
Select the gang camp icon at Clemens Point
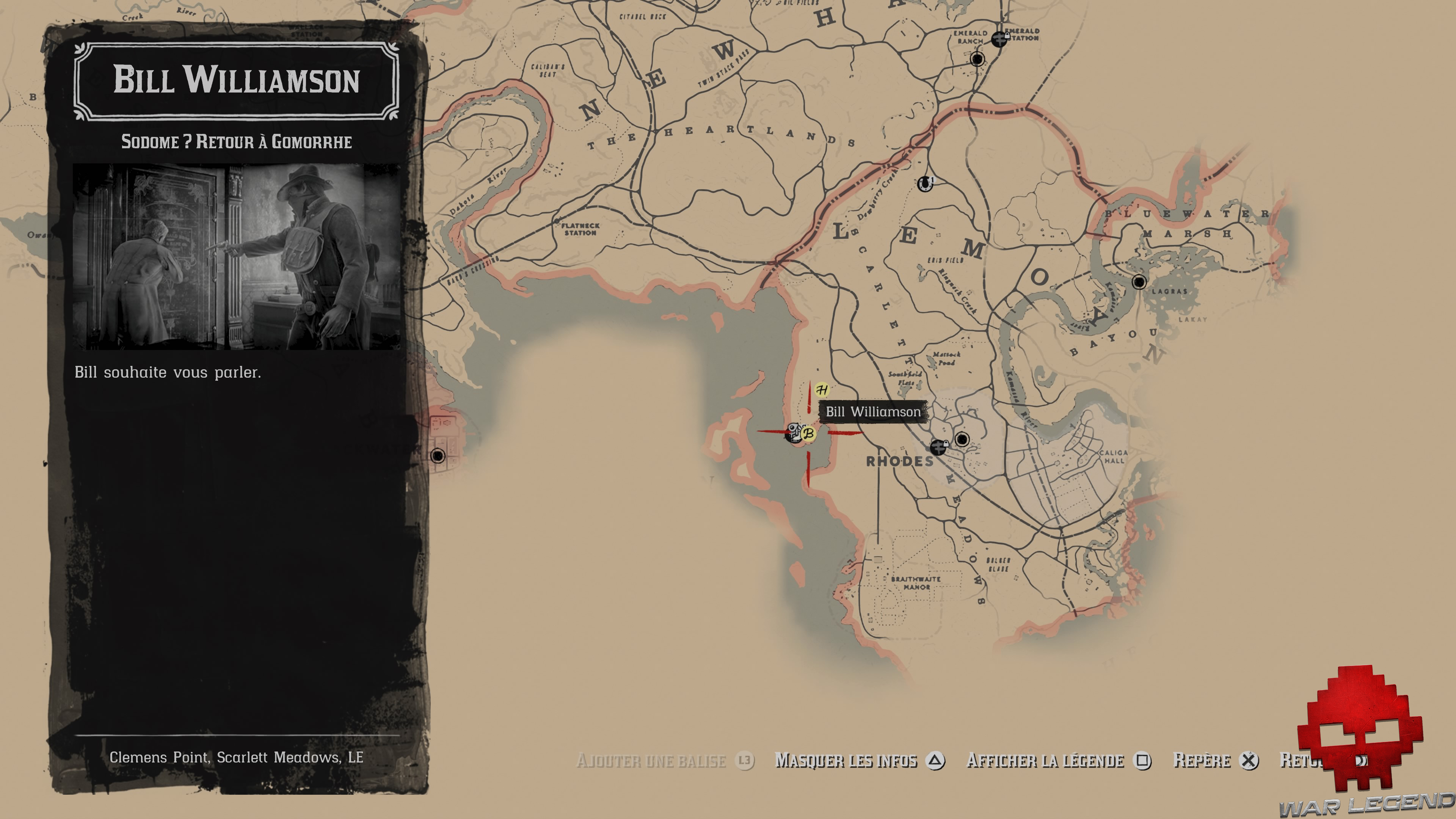click(795, 434)
